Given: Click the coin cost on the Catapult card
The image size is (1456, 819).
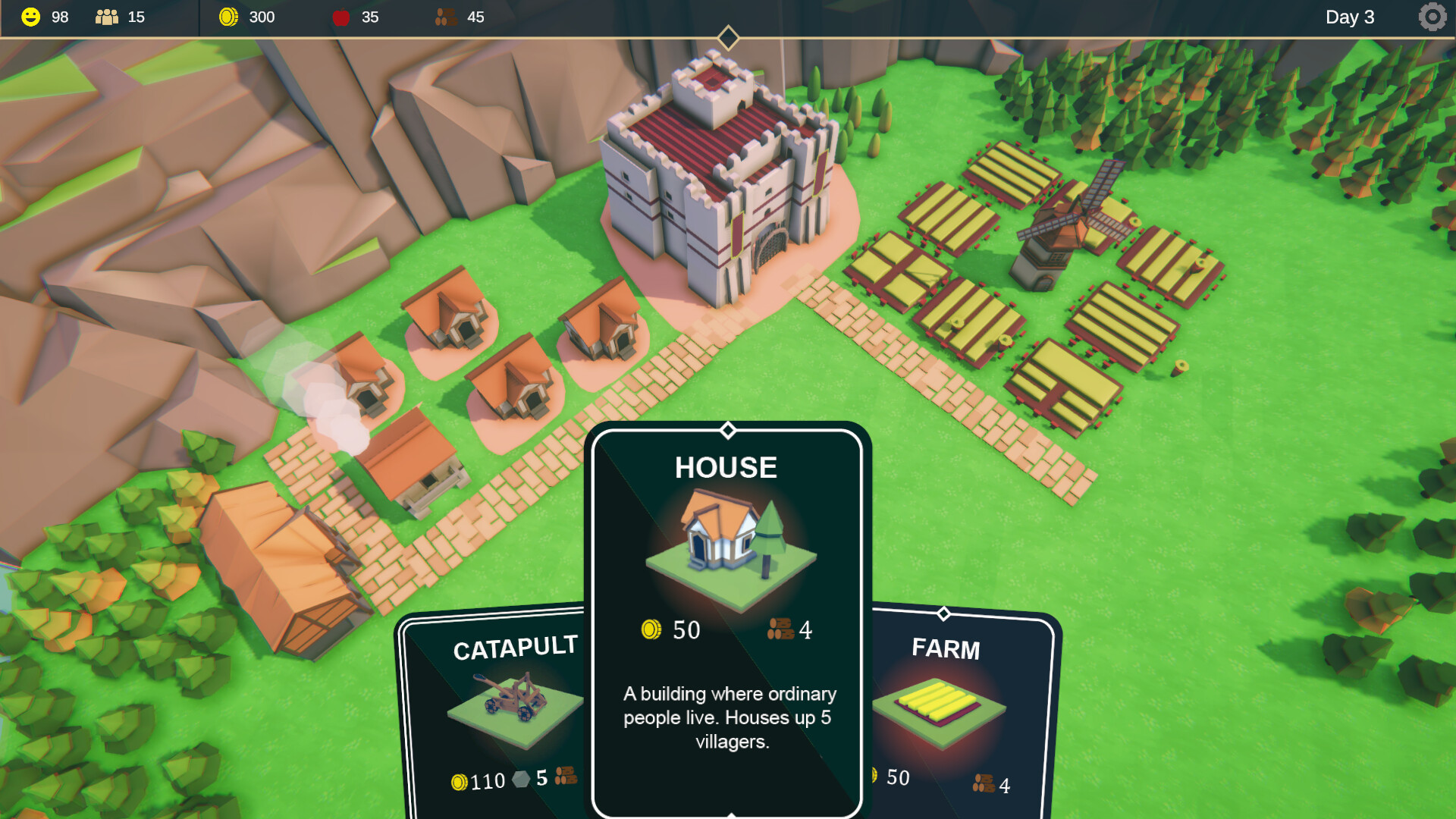Looking at the screenshot, I should pos(460,783).
